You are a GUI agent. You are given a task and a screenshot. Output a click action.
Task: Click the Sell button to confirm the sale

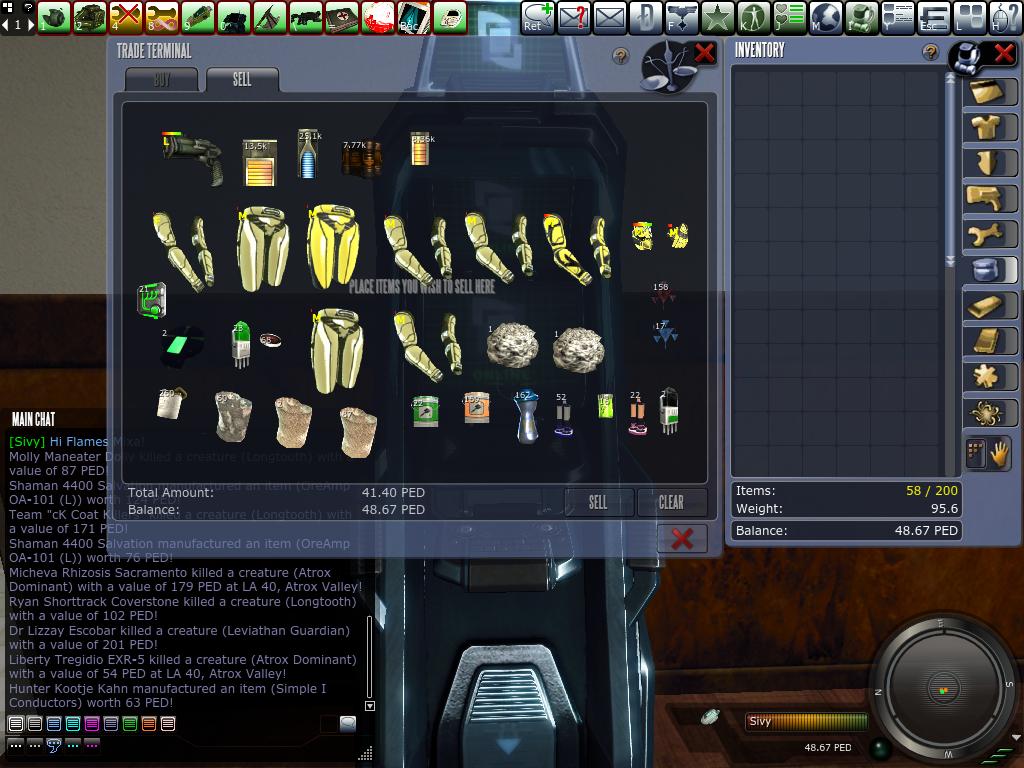(597, 502)
